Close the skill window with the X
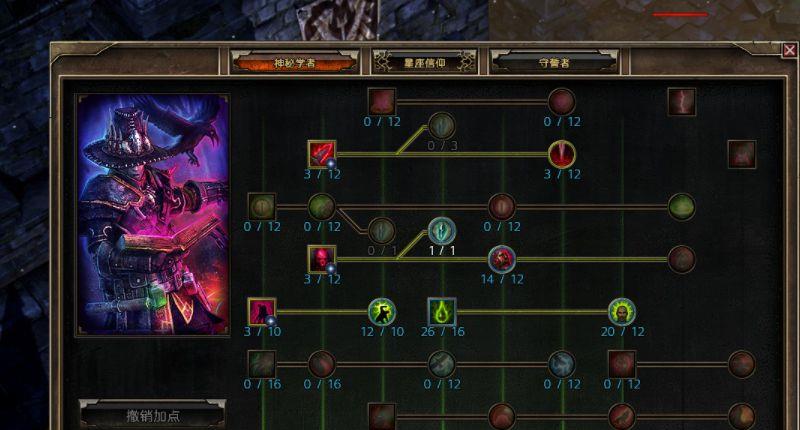This screenshot has height=430, width=800. pos(789,49)
